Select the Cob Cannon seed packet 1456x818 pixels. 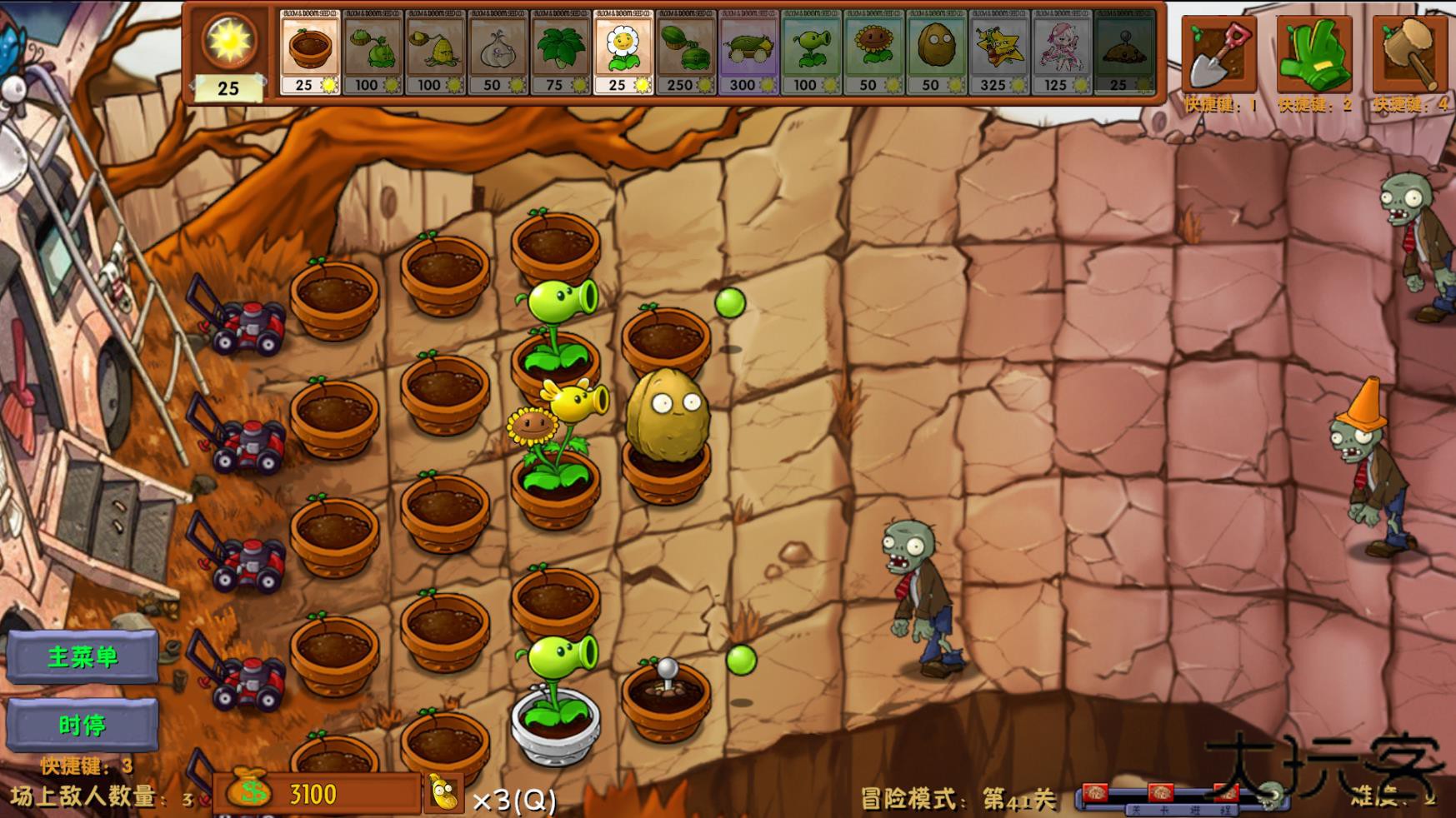(748, 50)
